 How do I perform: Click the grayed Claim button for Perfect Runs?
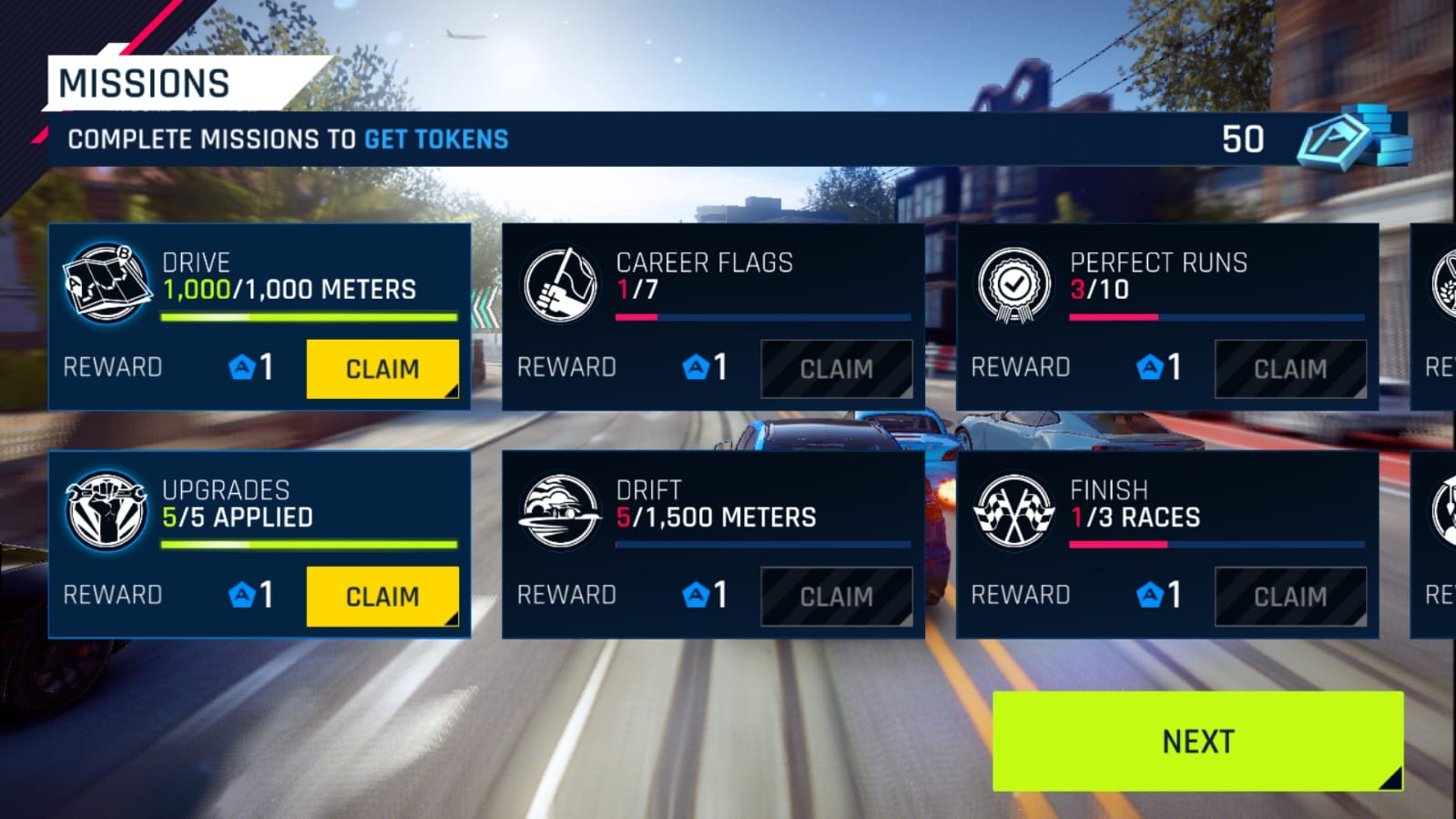(x=1291, y=368)
